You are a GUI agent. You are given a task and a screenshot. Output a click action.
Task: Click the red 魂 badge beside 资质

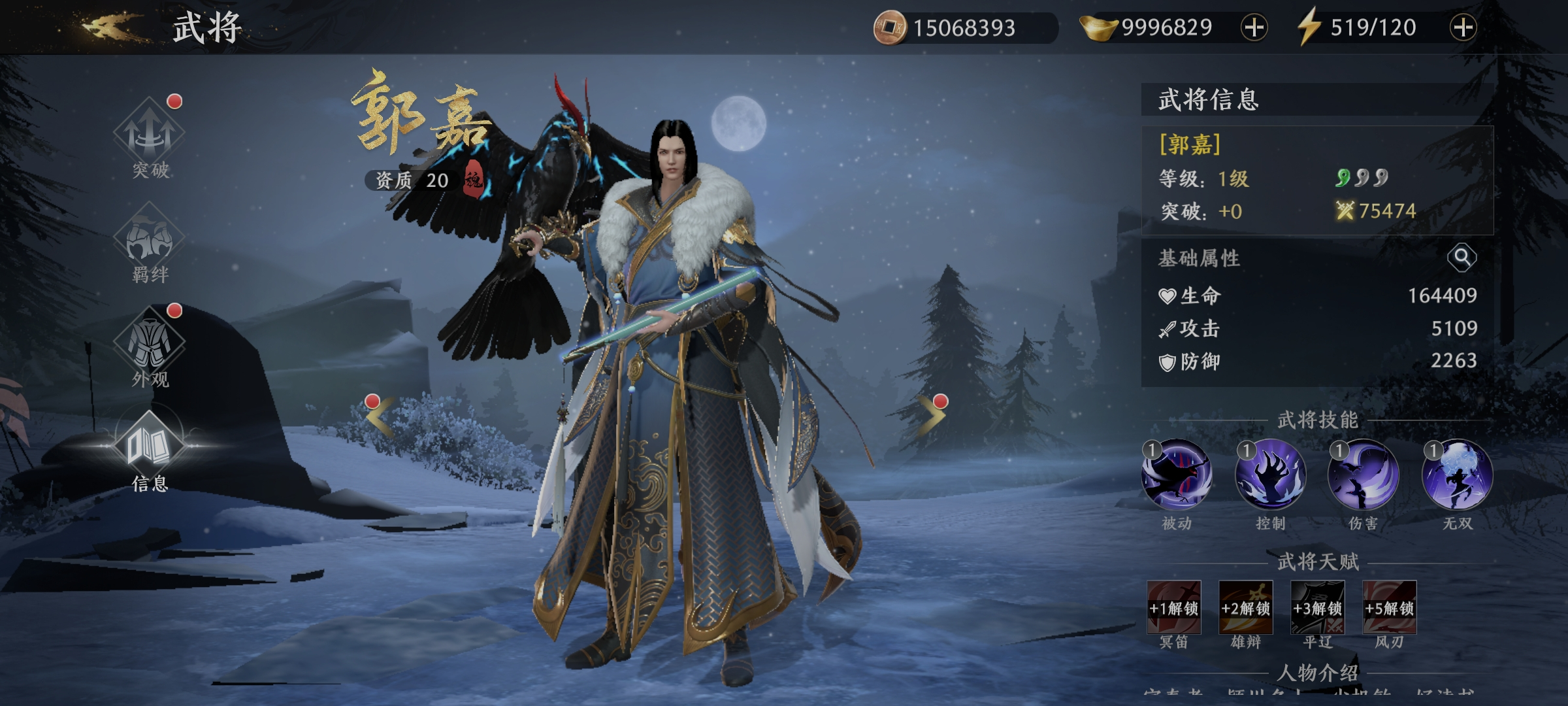(474, 179)
